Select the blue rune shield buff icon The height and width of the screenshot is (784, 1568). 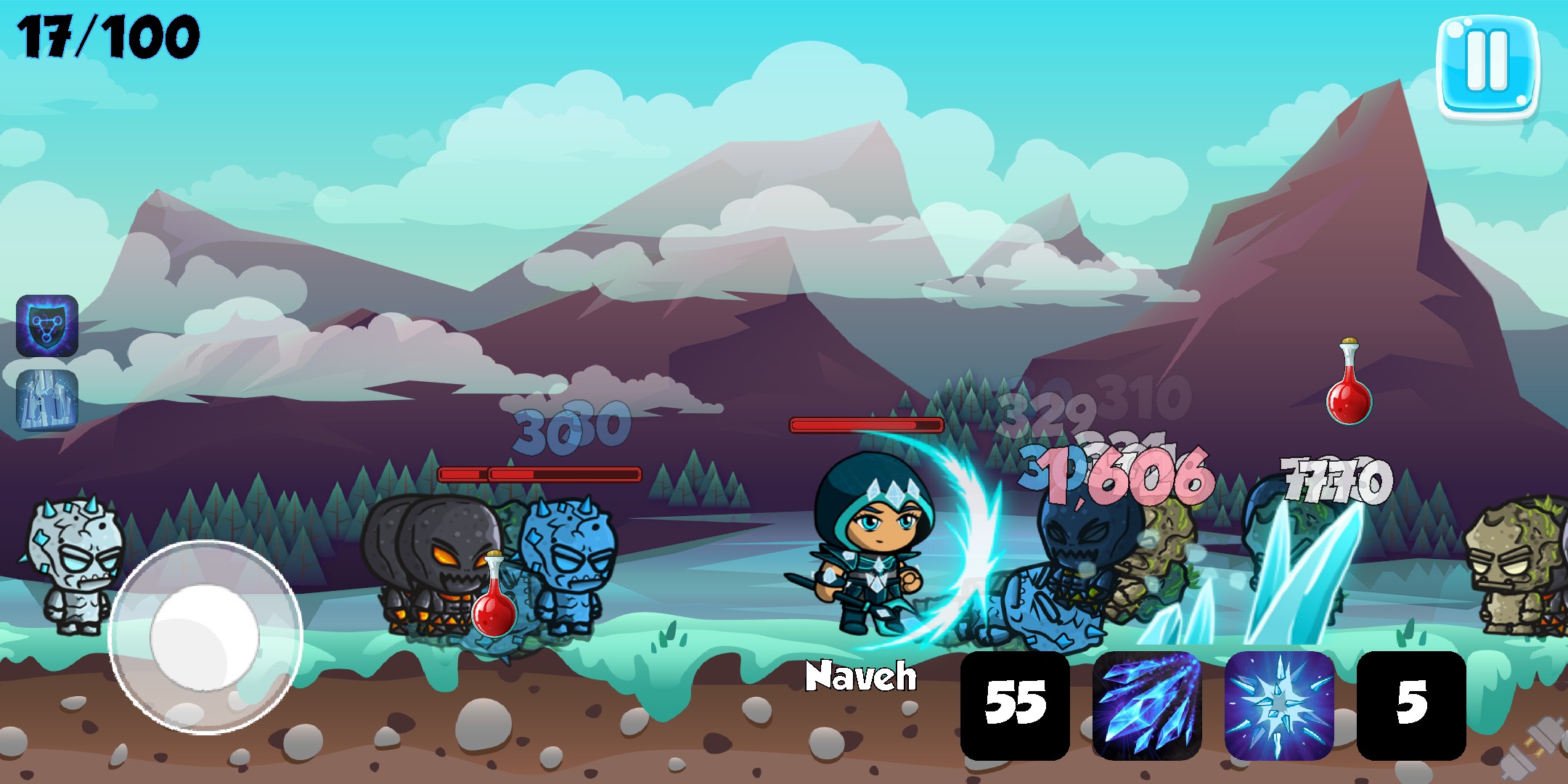(x=47, y=326)
